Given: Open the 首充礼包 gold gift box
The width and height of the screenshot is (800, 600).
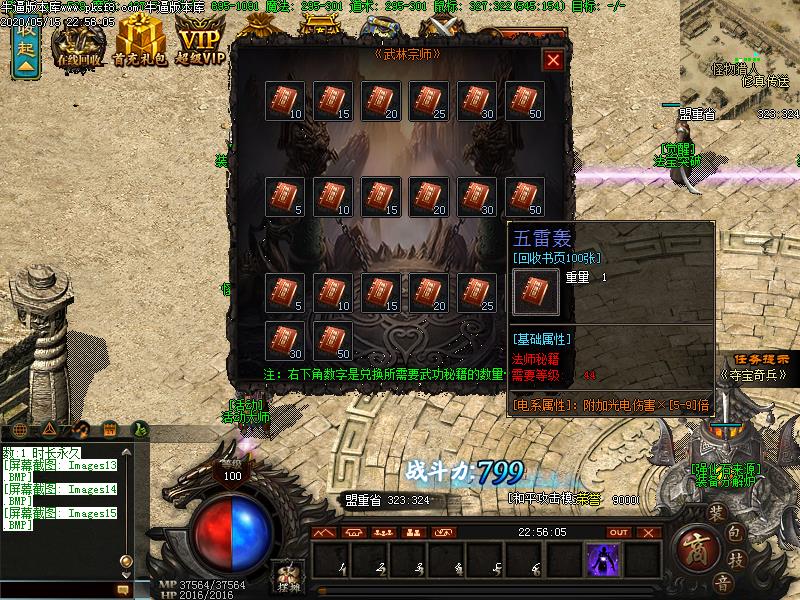Looking at the screenshot, I should [x=139, y=43].
